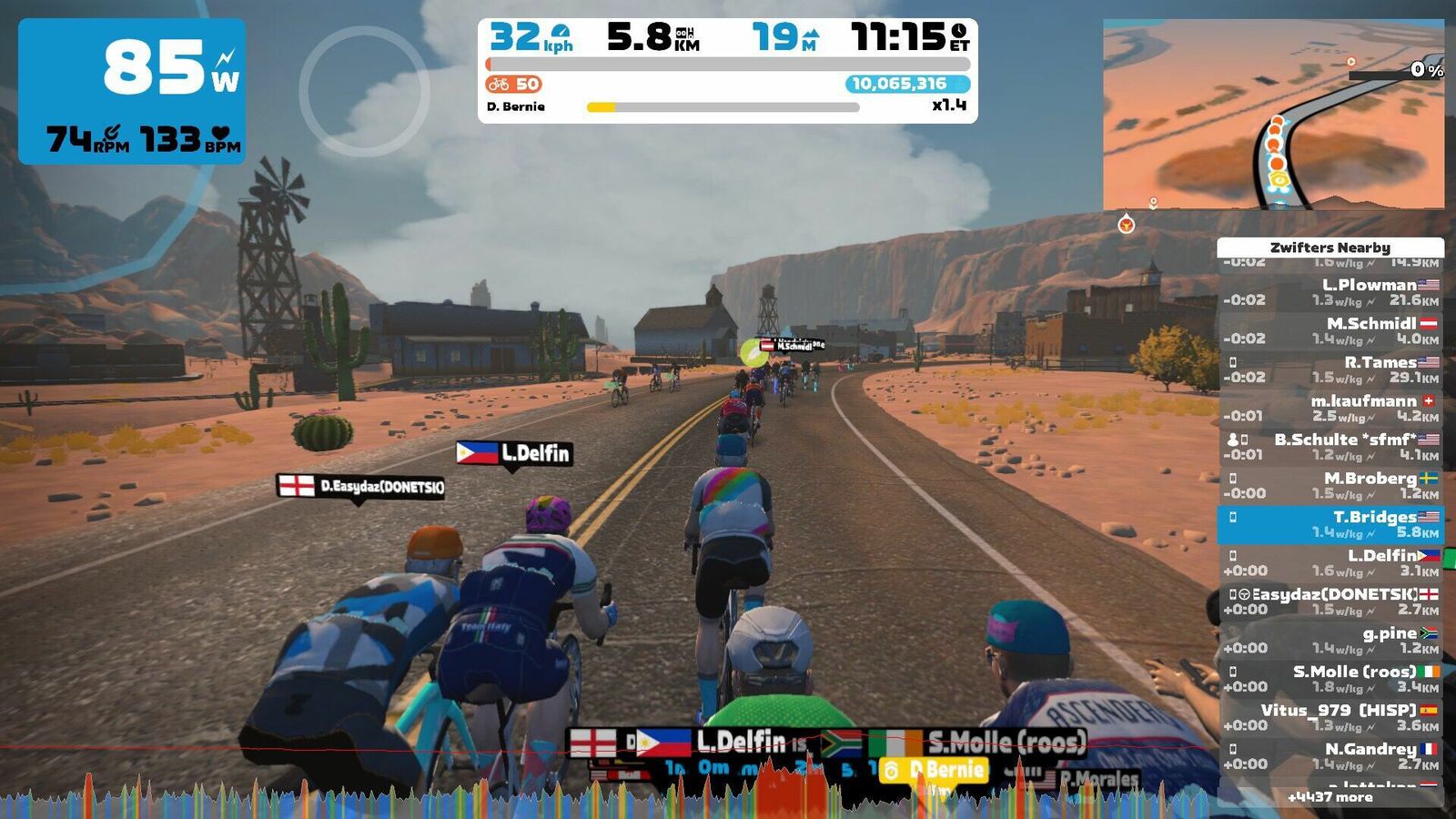Select m.kaufmann in the rider list
This screenshot has width=1456, height=819.
(x=1330, y=408)
